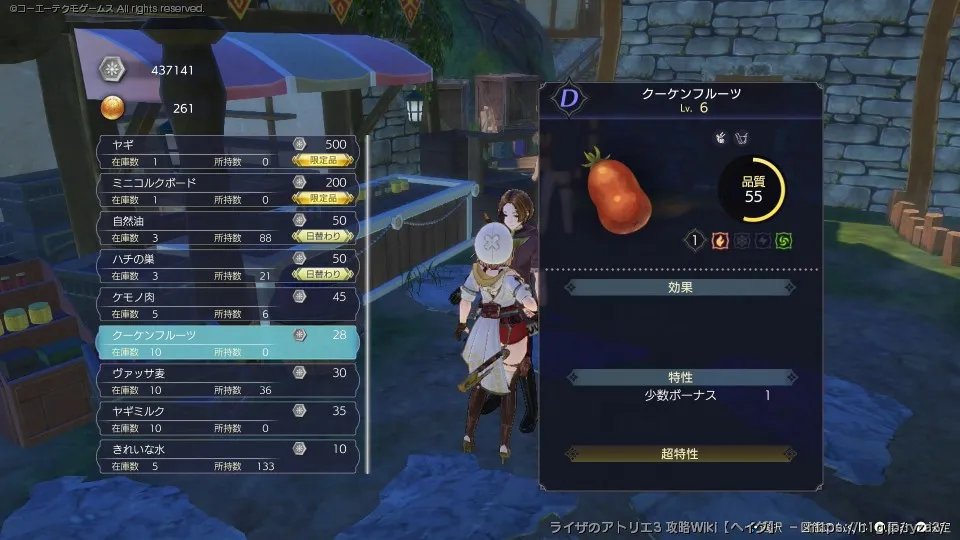Screen dimensions: 960x540
Task: Click the クーケンフルーツ item image
Action: [x=618, y=189]
